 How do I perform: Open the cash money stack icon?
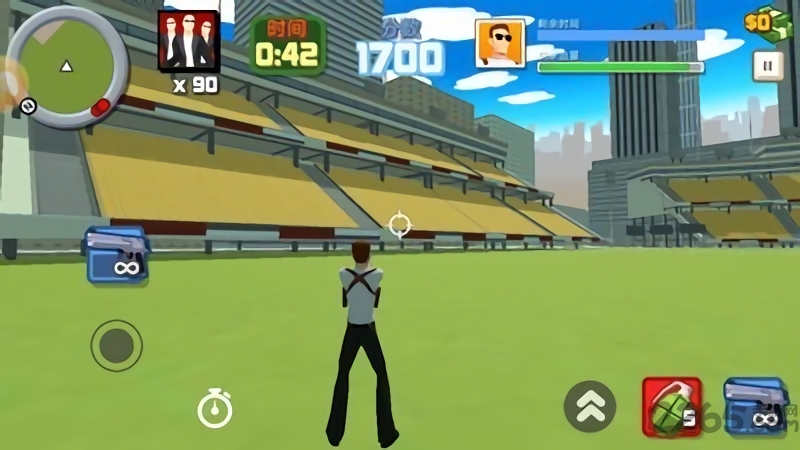tap(767, 21)
